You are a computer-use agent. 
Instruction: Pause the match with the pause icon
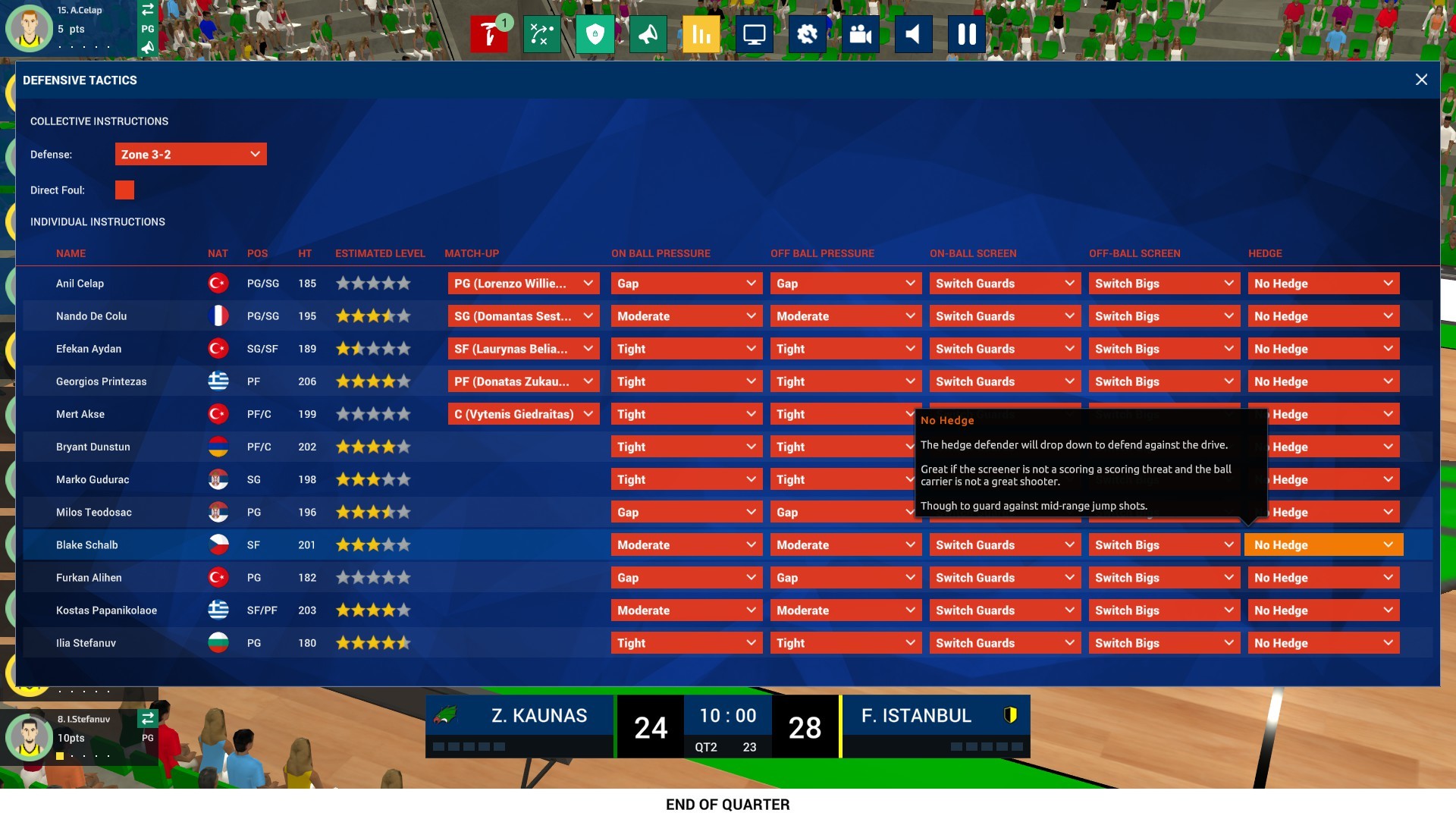tap(966, 33)
